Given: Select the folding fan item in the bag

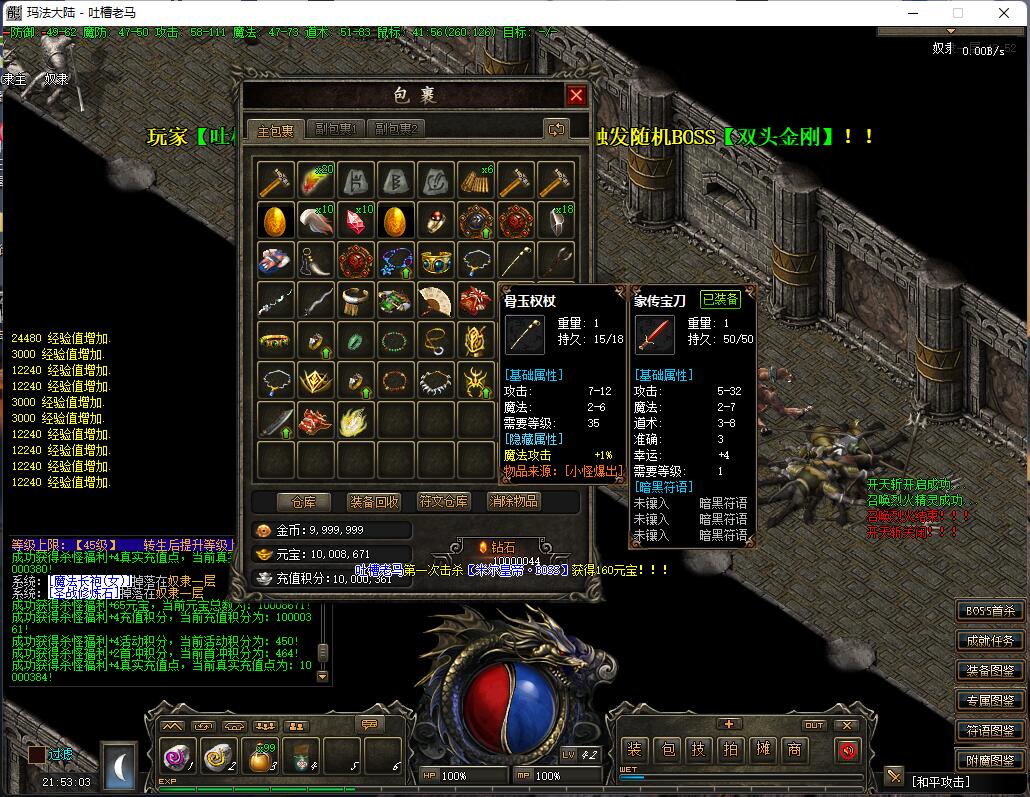Looking at the screenshot, I should click(x=436, y=300).
